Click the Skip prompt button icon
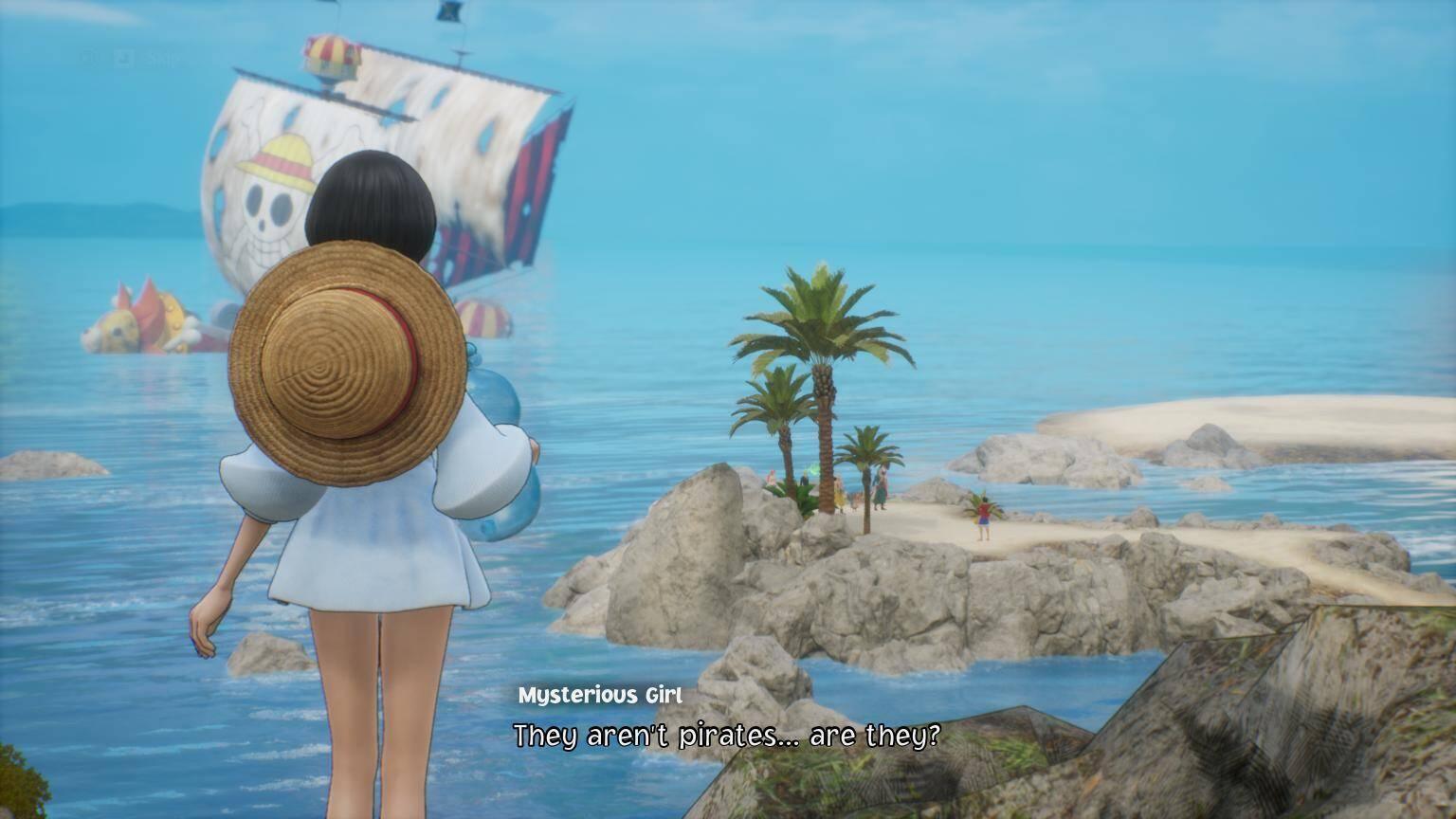The width and height of the screenshot is (1456, 819). coord(87,57)
